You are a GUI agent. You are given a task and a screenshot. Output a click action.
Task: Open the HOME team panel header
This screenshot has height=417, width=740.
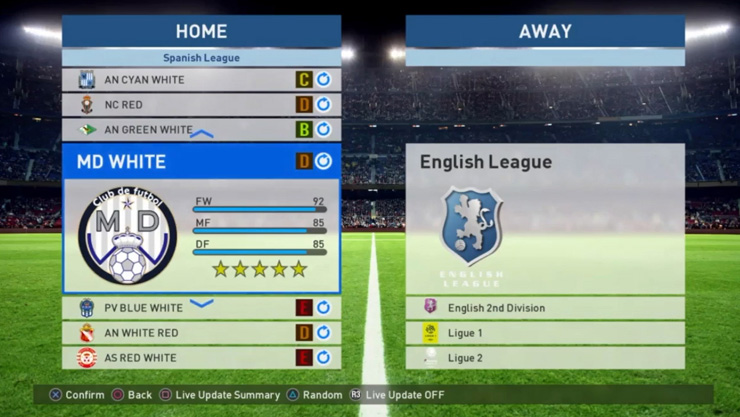[201, 31]
